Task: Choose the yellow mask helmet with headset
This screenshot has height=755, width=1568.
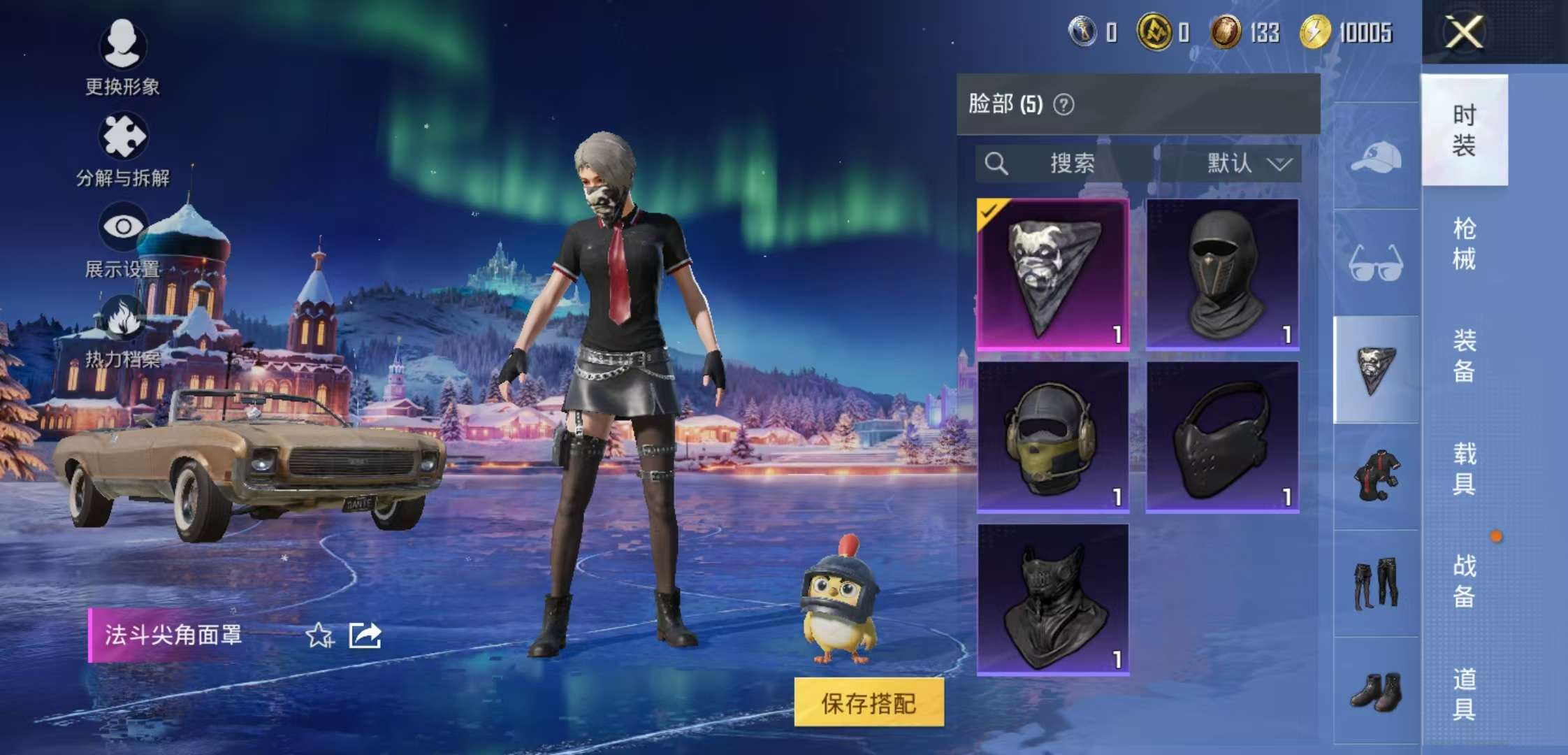Action: point(1053,437)
